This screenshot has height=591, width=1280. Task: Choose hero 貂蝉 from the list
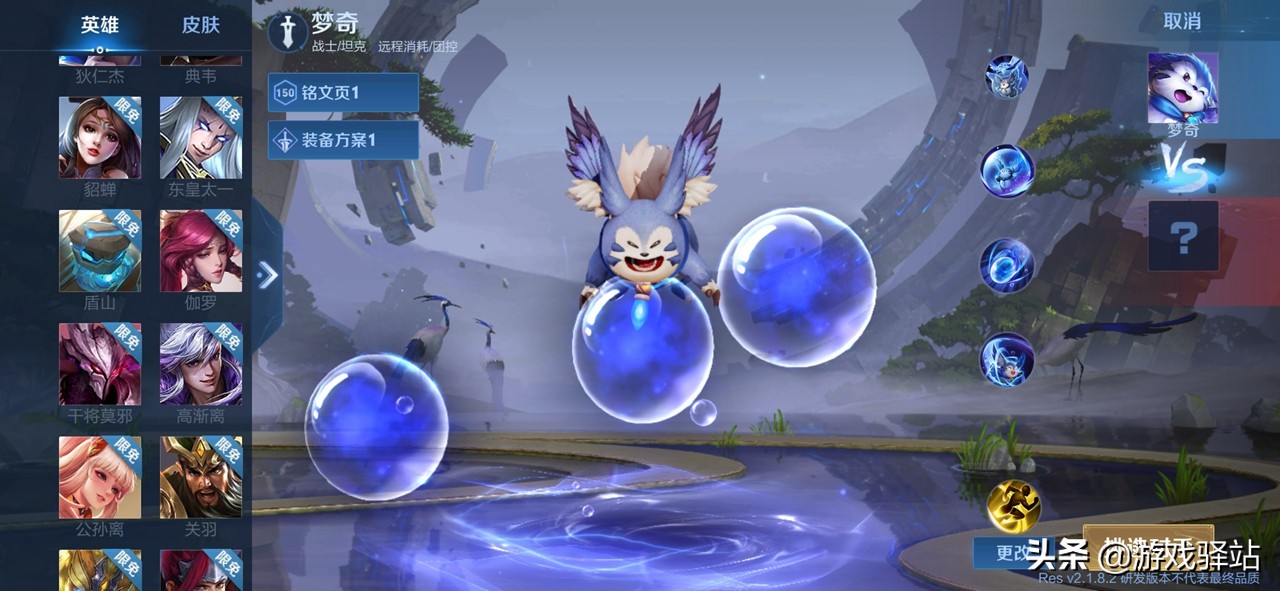point(100,138)
